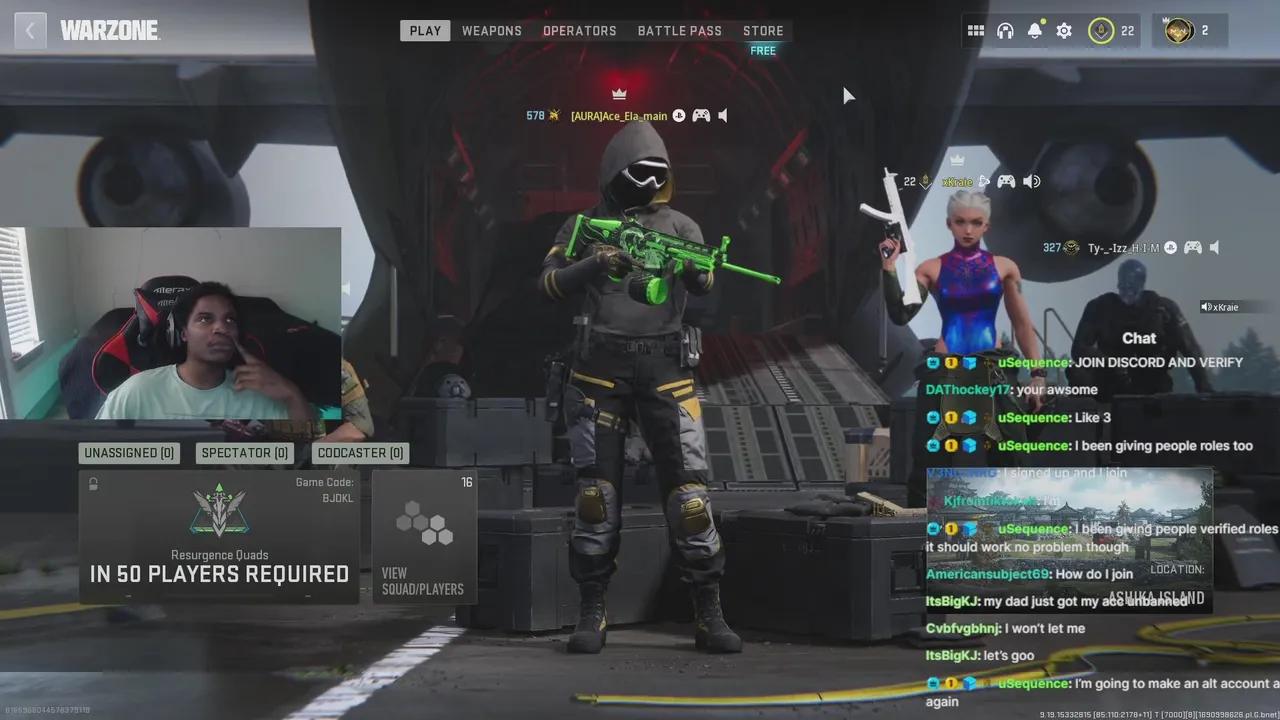Open the Settings gear icon
The image size is (1280, 720).
(1063, 30)
